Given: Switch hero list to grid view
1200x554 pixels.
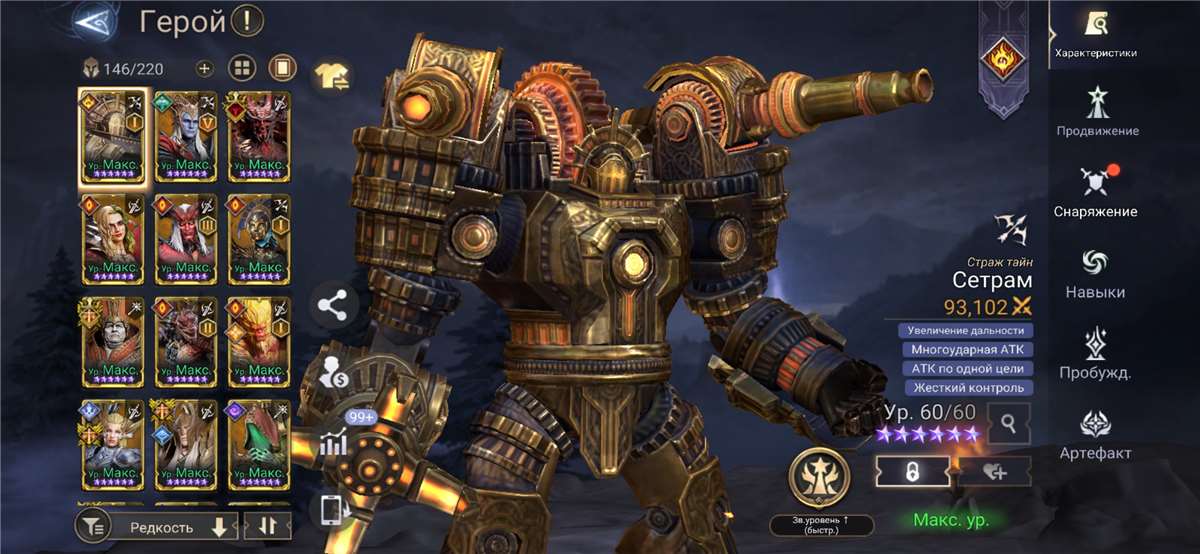Looking at the screenshot, I should 242,69.
